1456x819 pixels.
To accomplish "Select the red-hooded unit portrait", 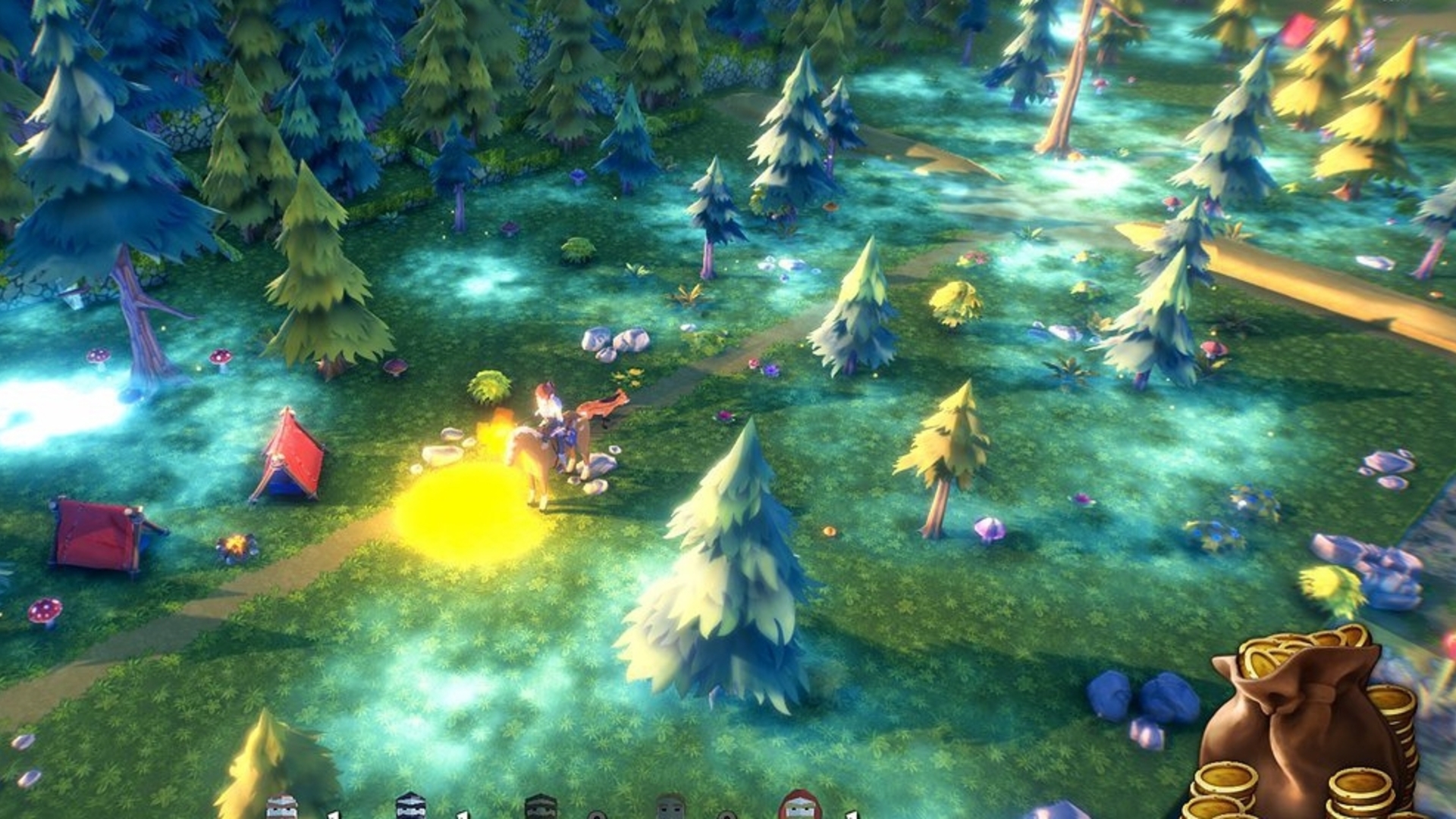I will coord(801,807).
